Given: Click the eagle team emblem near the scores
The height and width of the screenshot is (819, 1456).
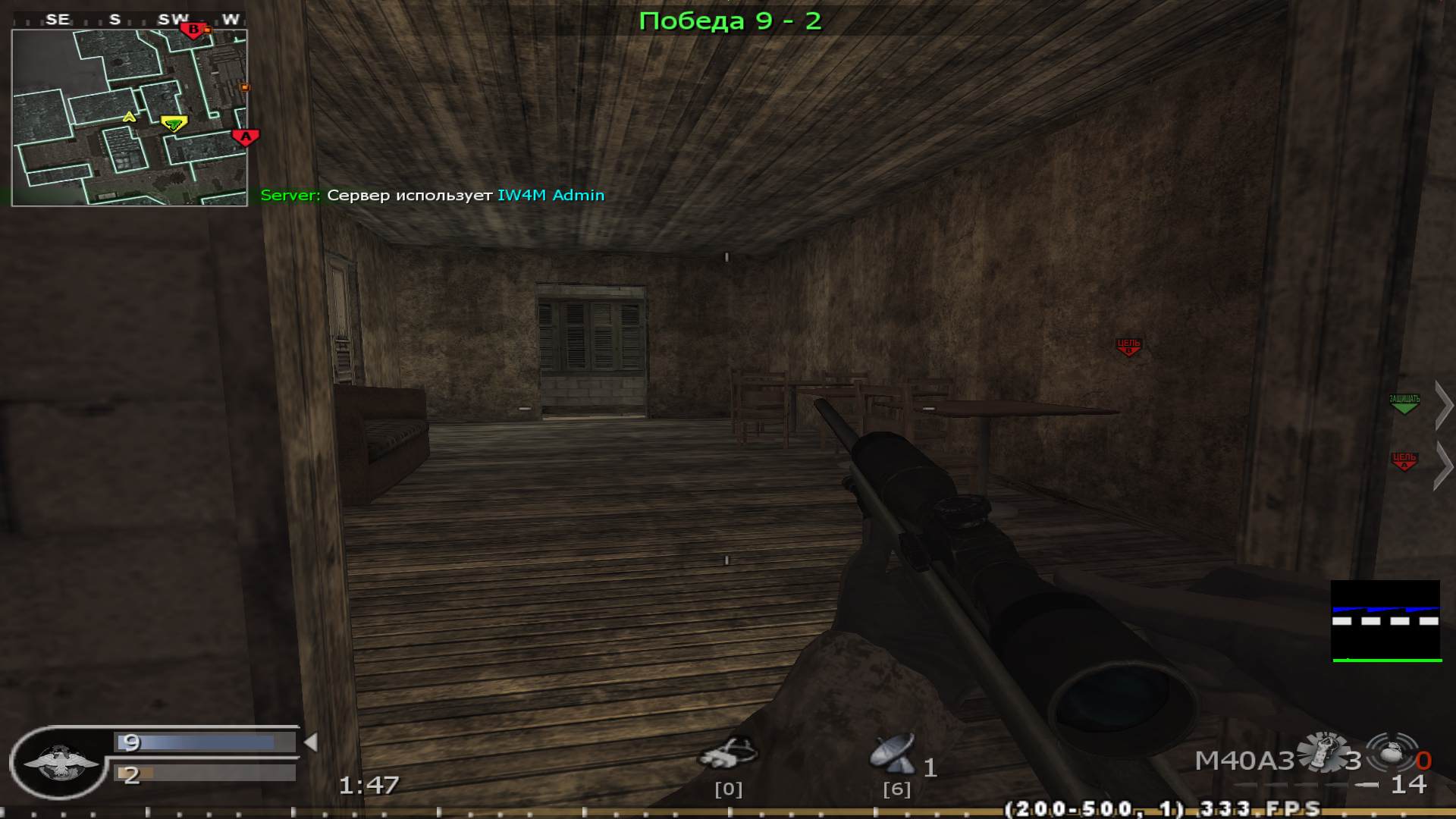Looking at the screenshot, I should tap(61, 762).
